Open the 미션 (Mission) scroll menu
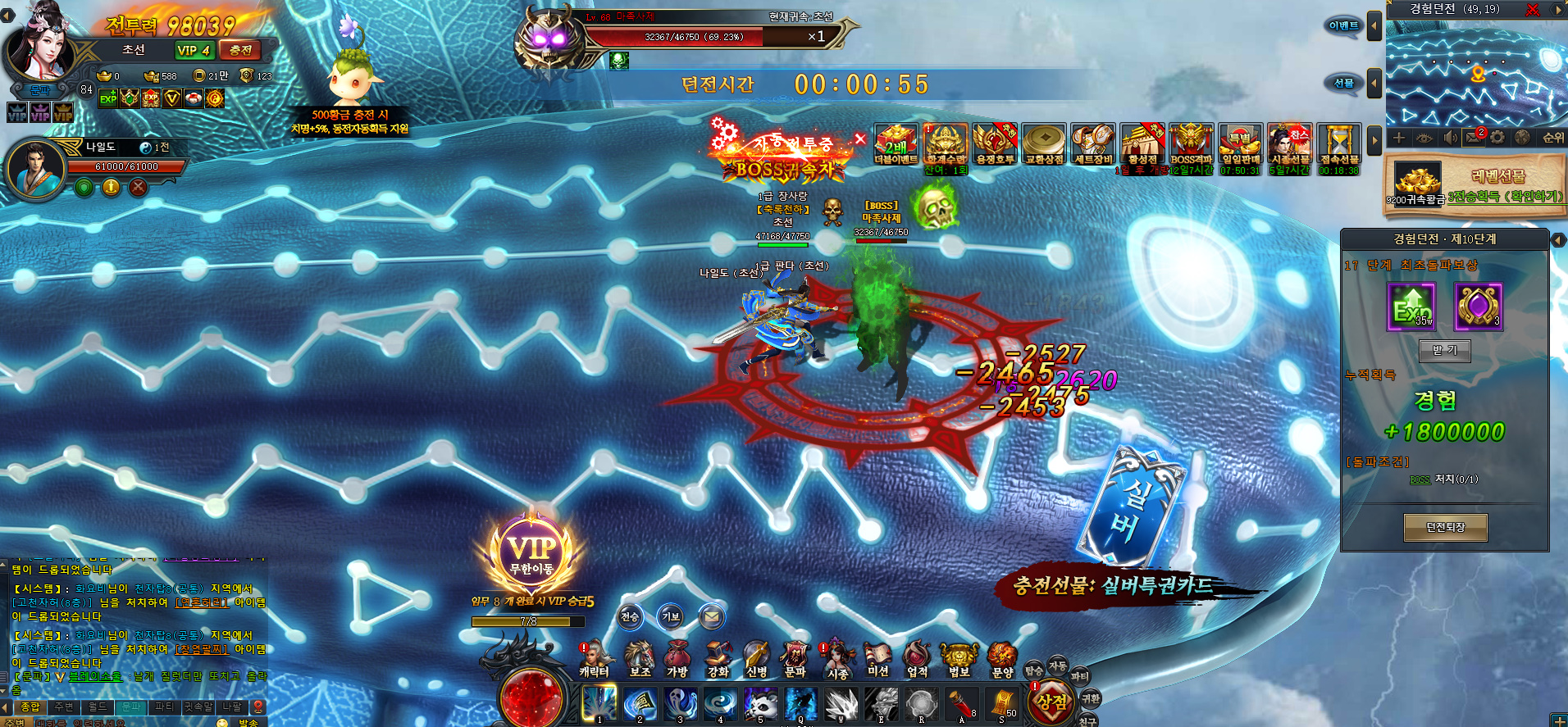1568x727 pixels. pos(877,658)
